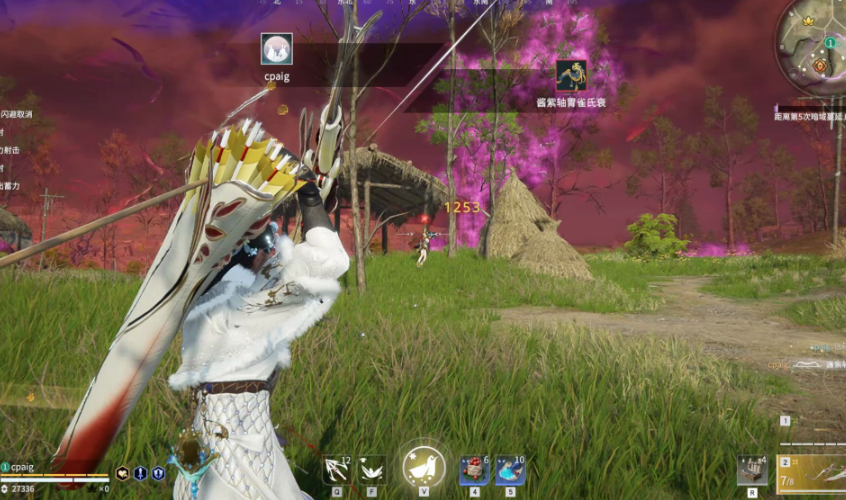Trigger the glowing white bird ultimate
Screen dimensions: 846x500
tap(424, 467)
